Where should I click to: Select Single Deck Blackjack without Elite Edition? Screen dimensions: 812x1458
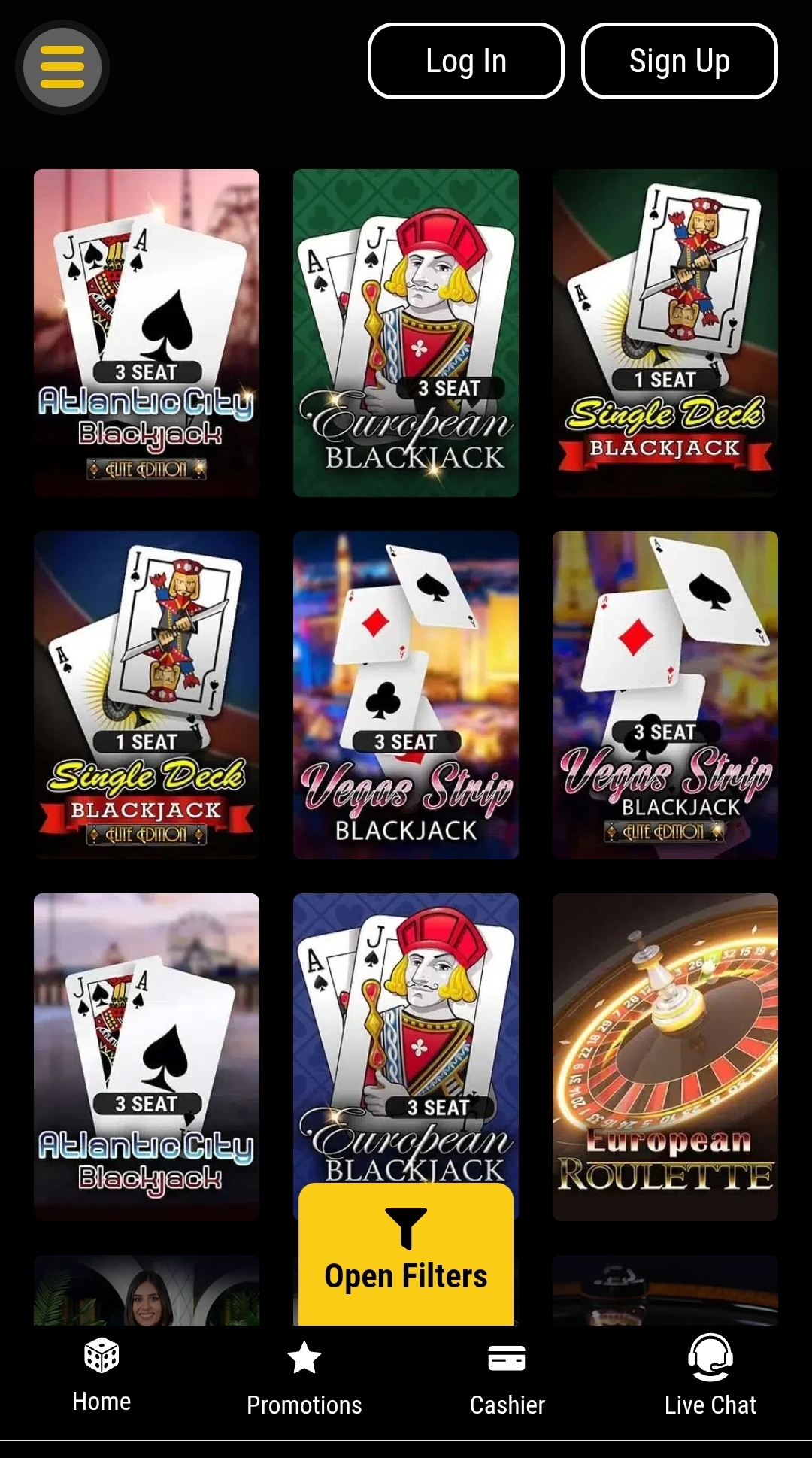(665, 332)
